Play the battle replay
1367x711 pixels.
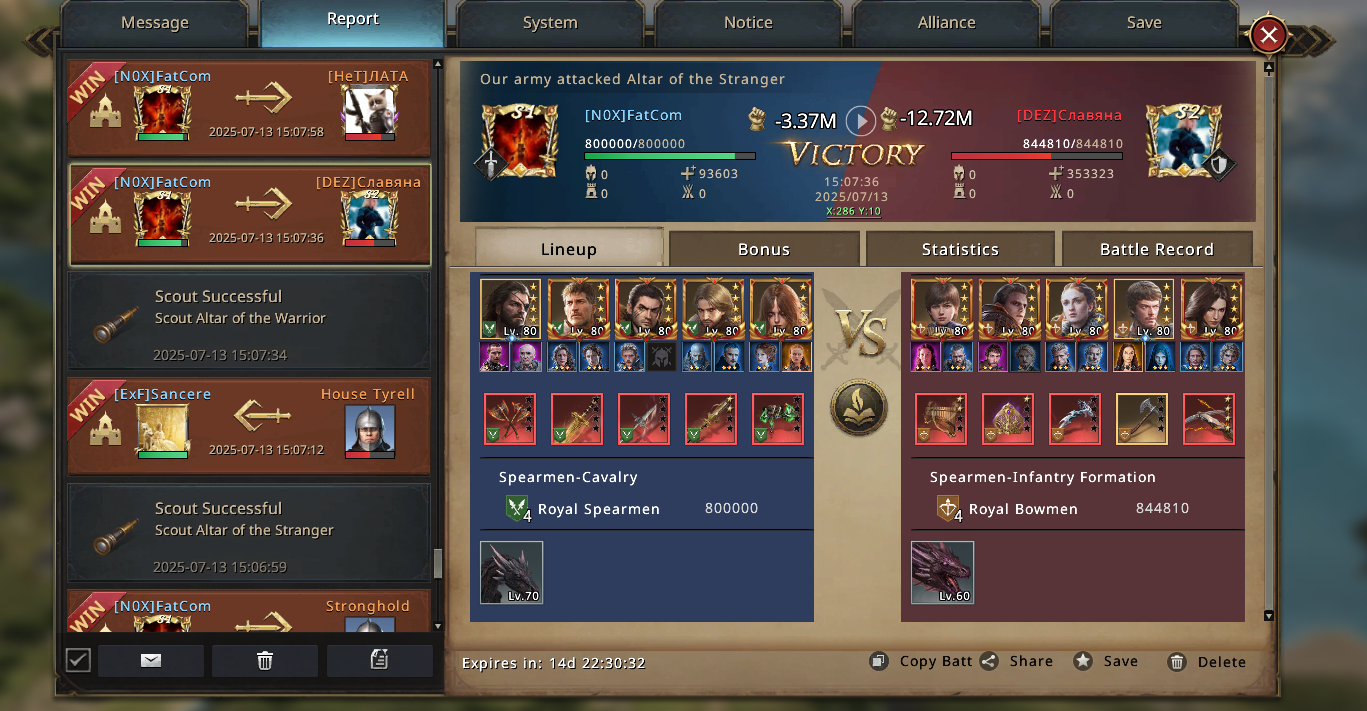[860, 121]
